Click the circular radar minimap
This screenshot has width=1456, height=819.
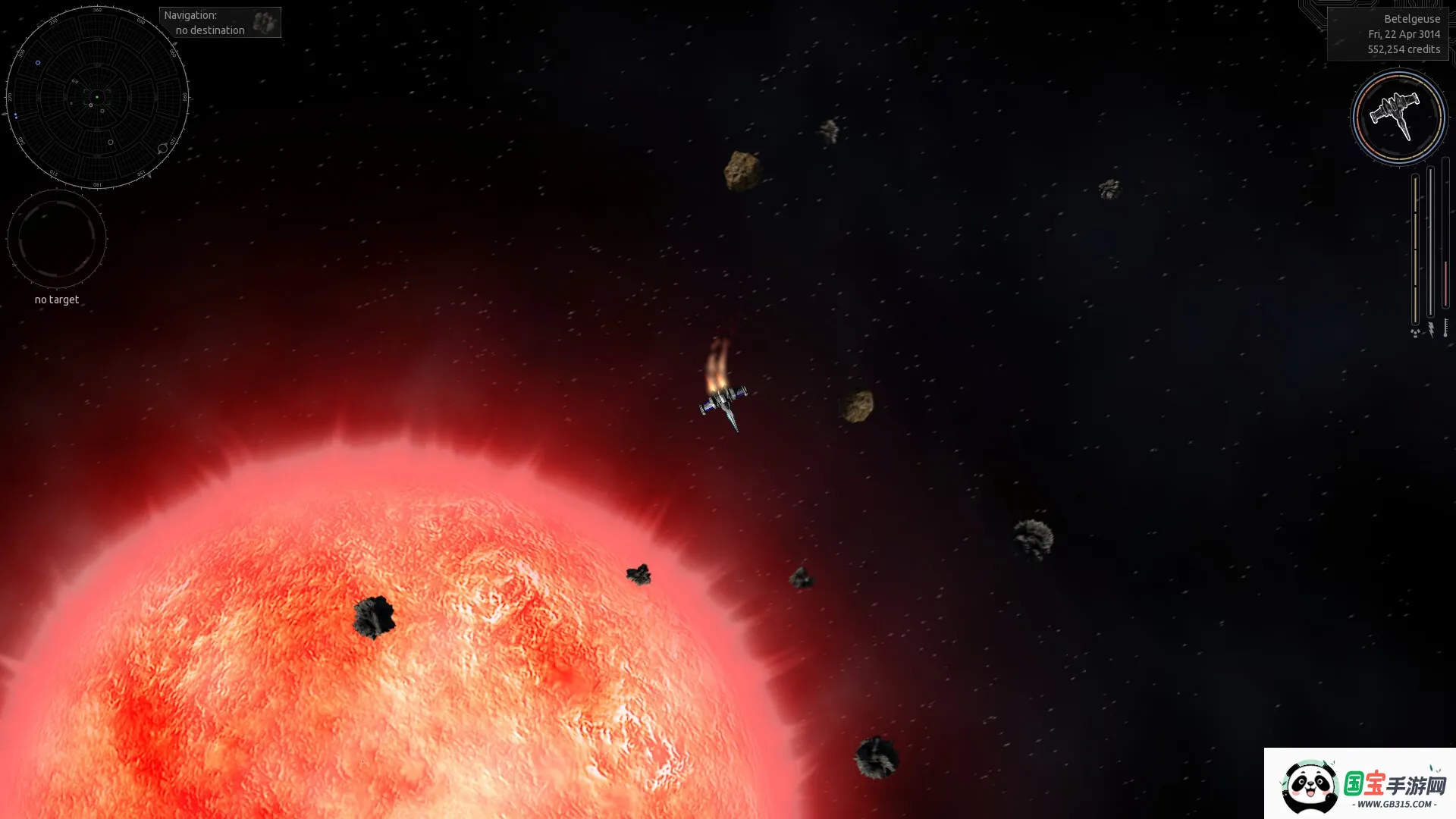pyautogui.click(x=97, y=98)
